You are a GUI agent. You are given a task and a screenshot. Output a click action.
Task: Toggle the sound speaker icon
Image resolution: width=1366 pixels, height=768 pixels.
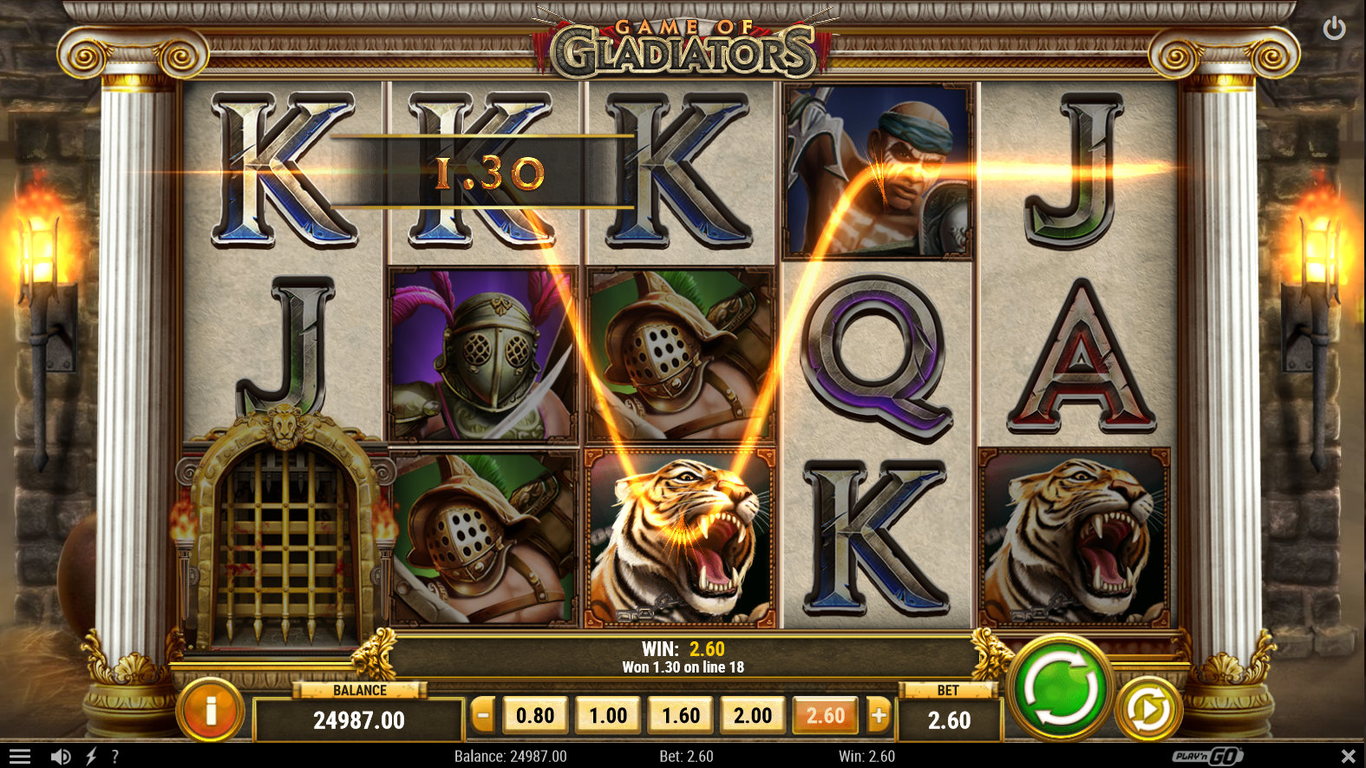tap(60, 757)
